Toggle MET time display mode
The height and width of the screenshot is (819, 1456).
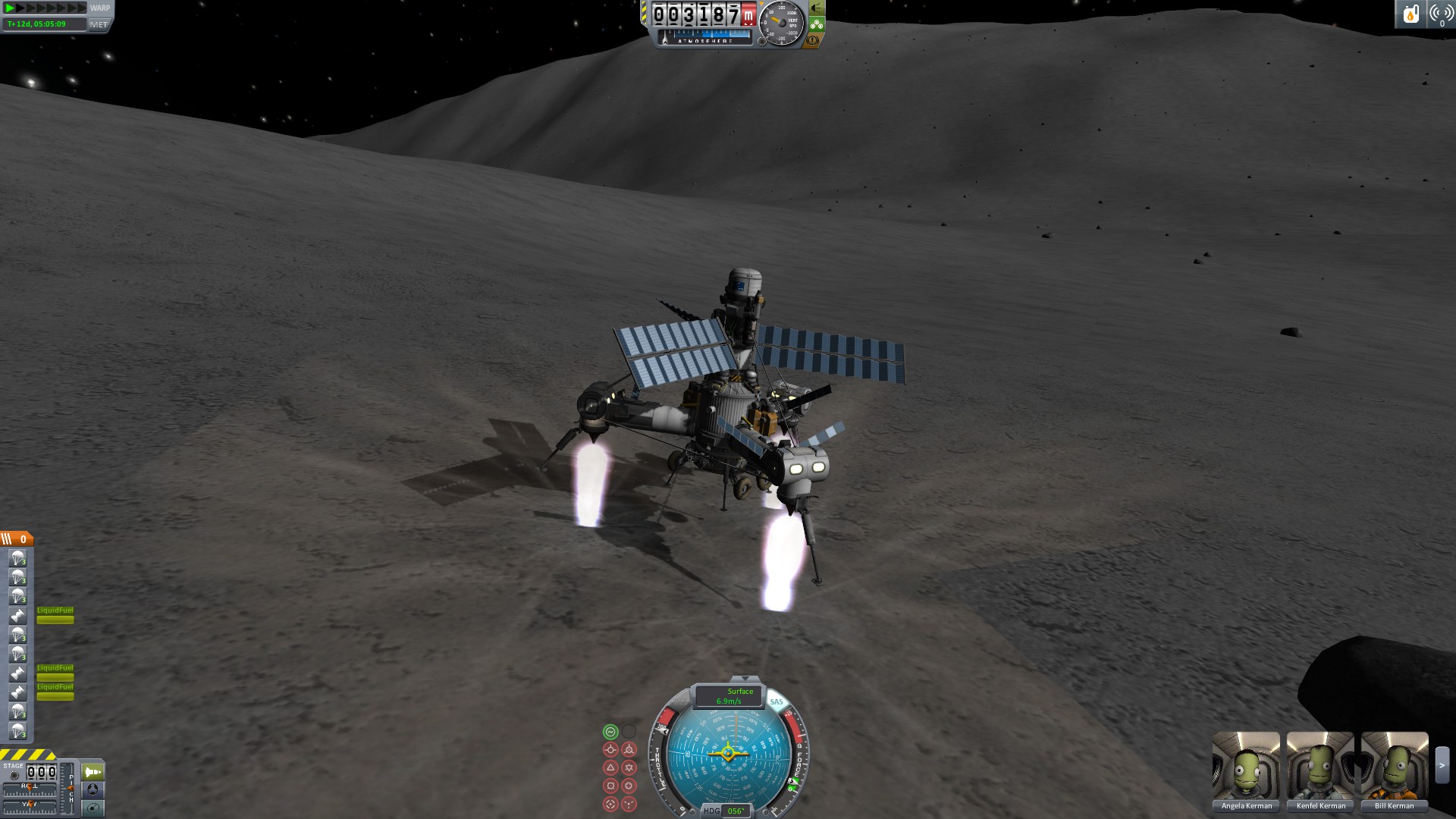pos(99,24)
